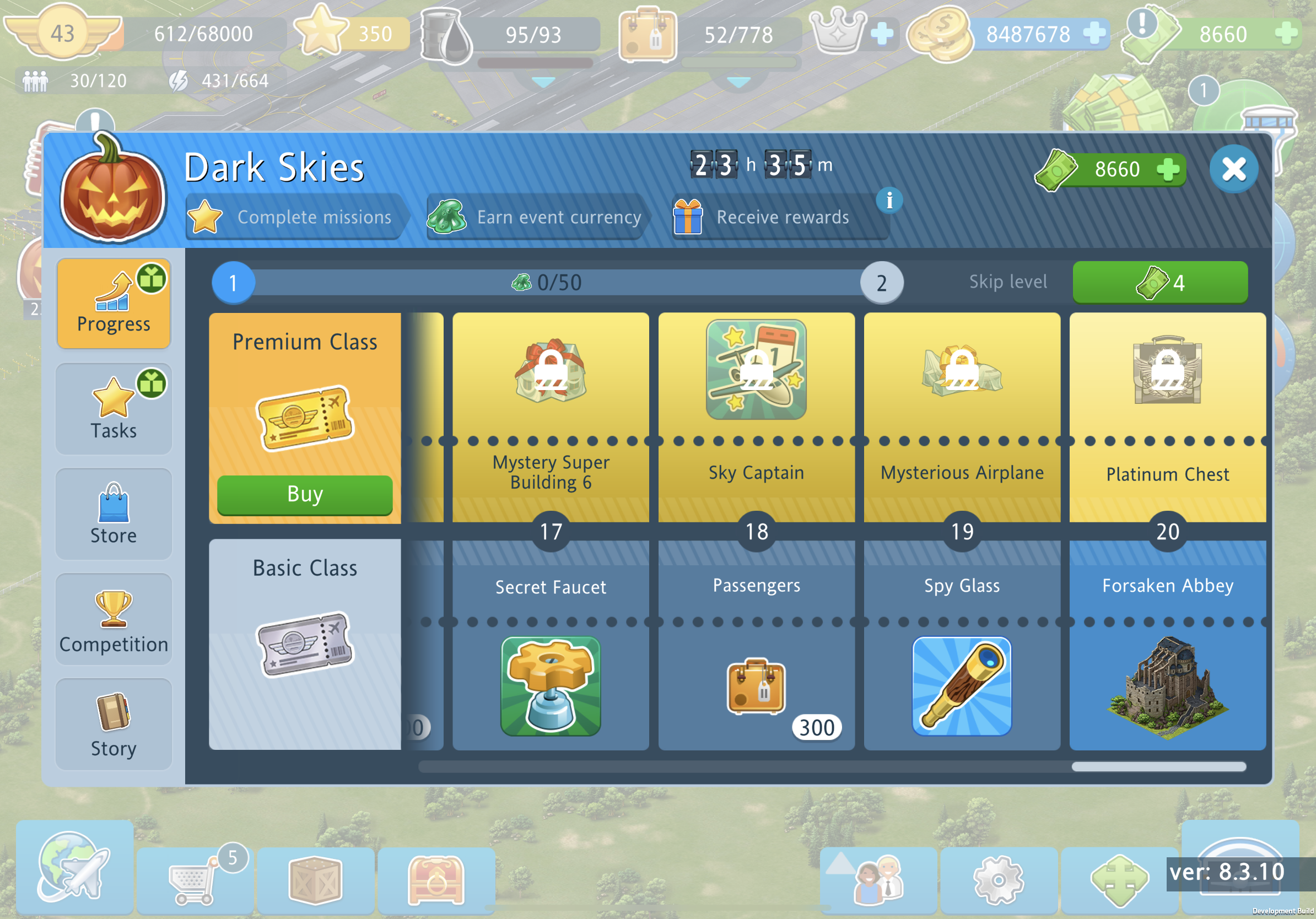Add cash via the event panel plus

click(1168, 170)
